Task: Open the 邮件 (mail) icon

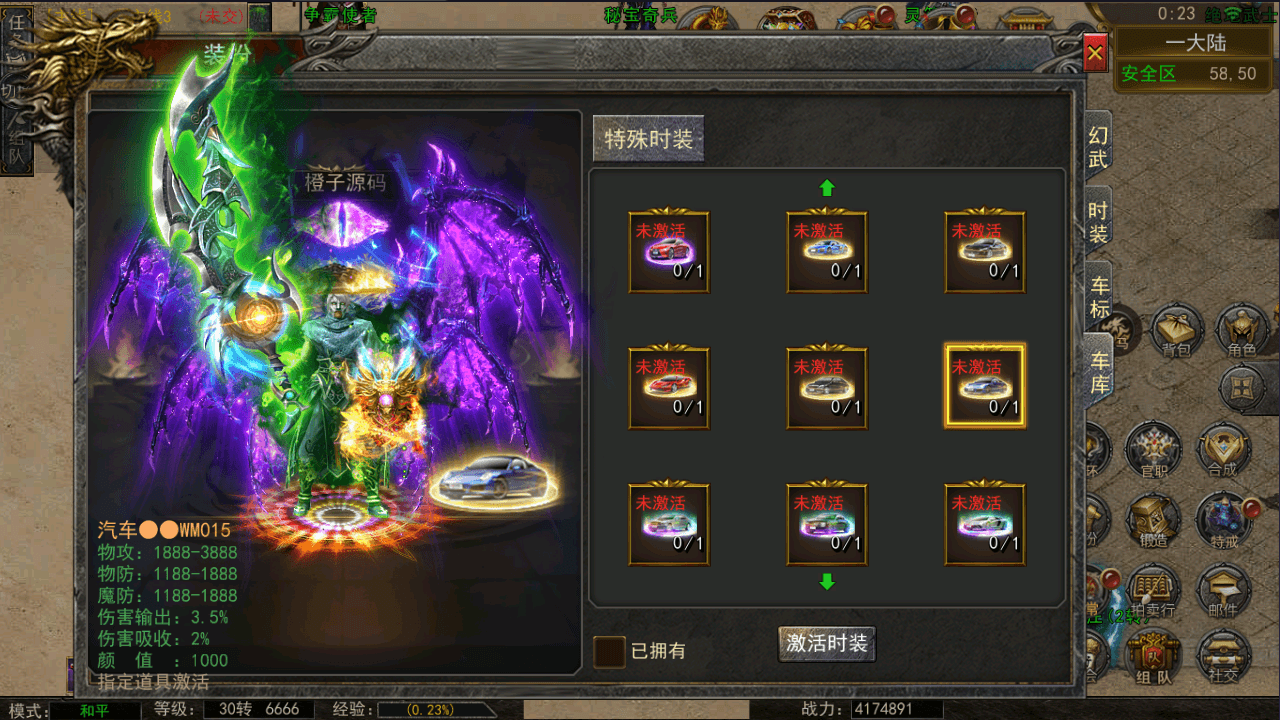Action: pyautogui.click(x=1224, y=589)
